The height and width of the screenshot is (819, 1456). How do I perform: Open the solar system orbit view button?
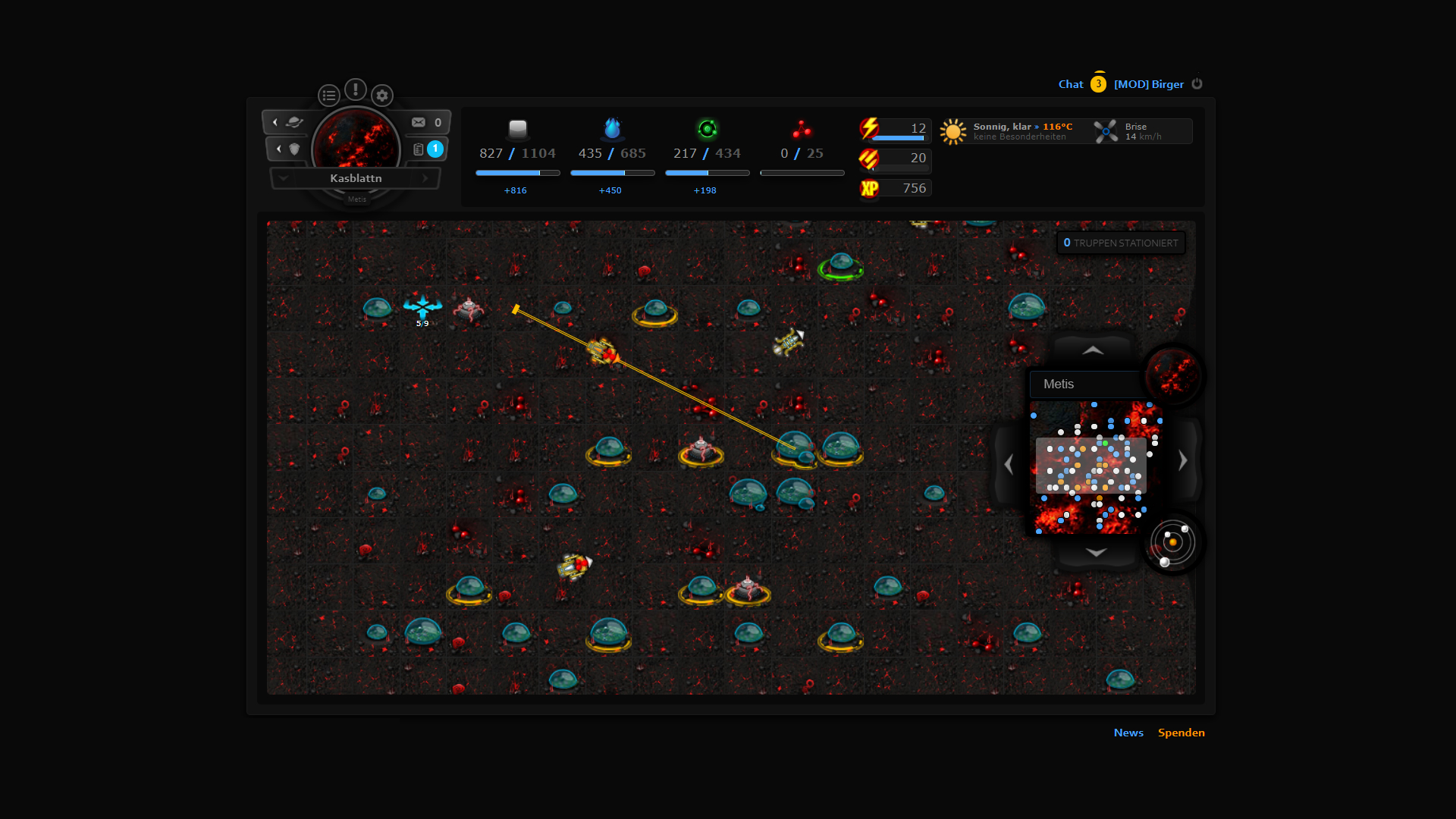click(x=1172, y=543)
